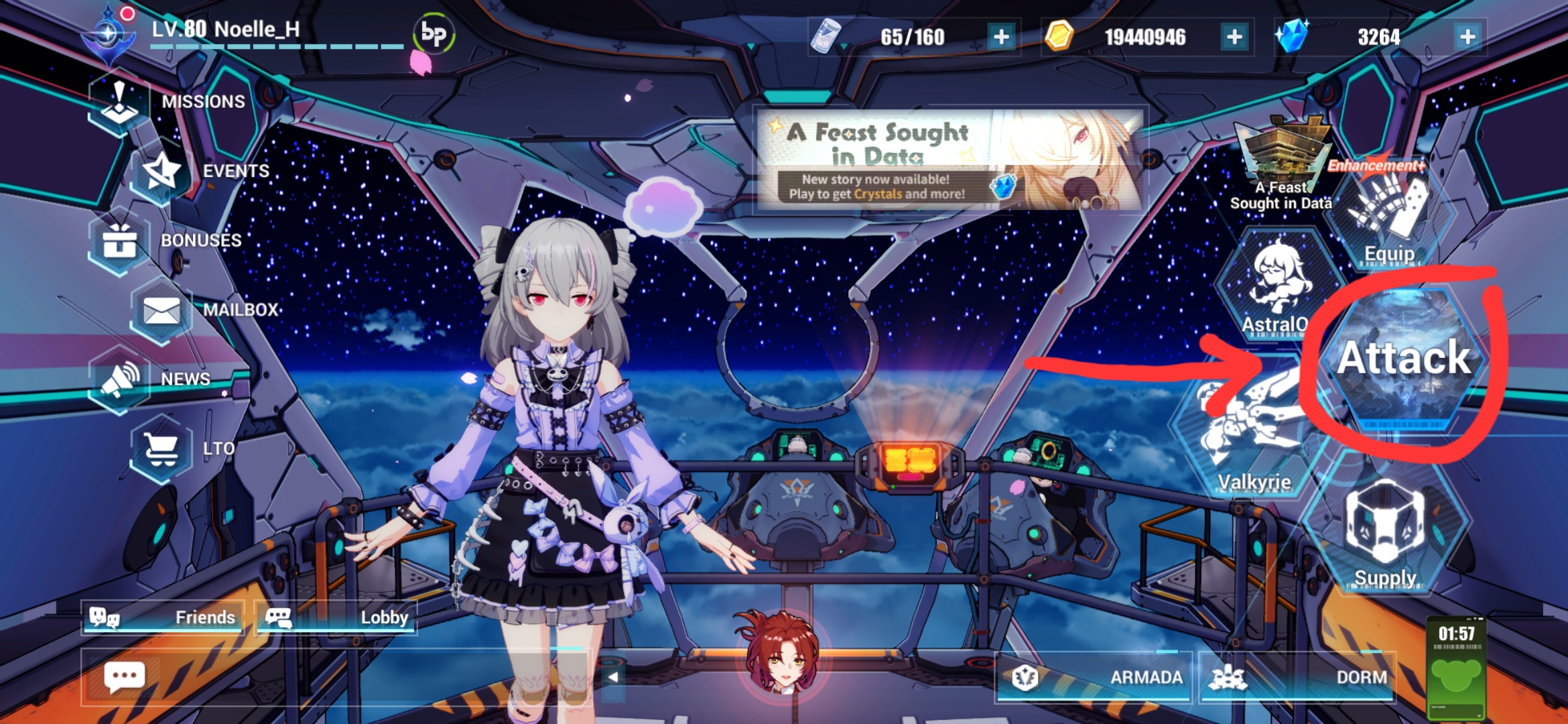Switch to the Friends tab
The height and width of the screenshot is (724, 1568).
164,618
